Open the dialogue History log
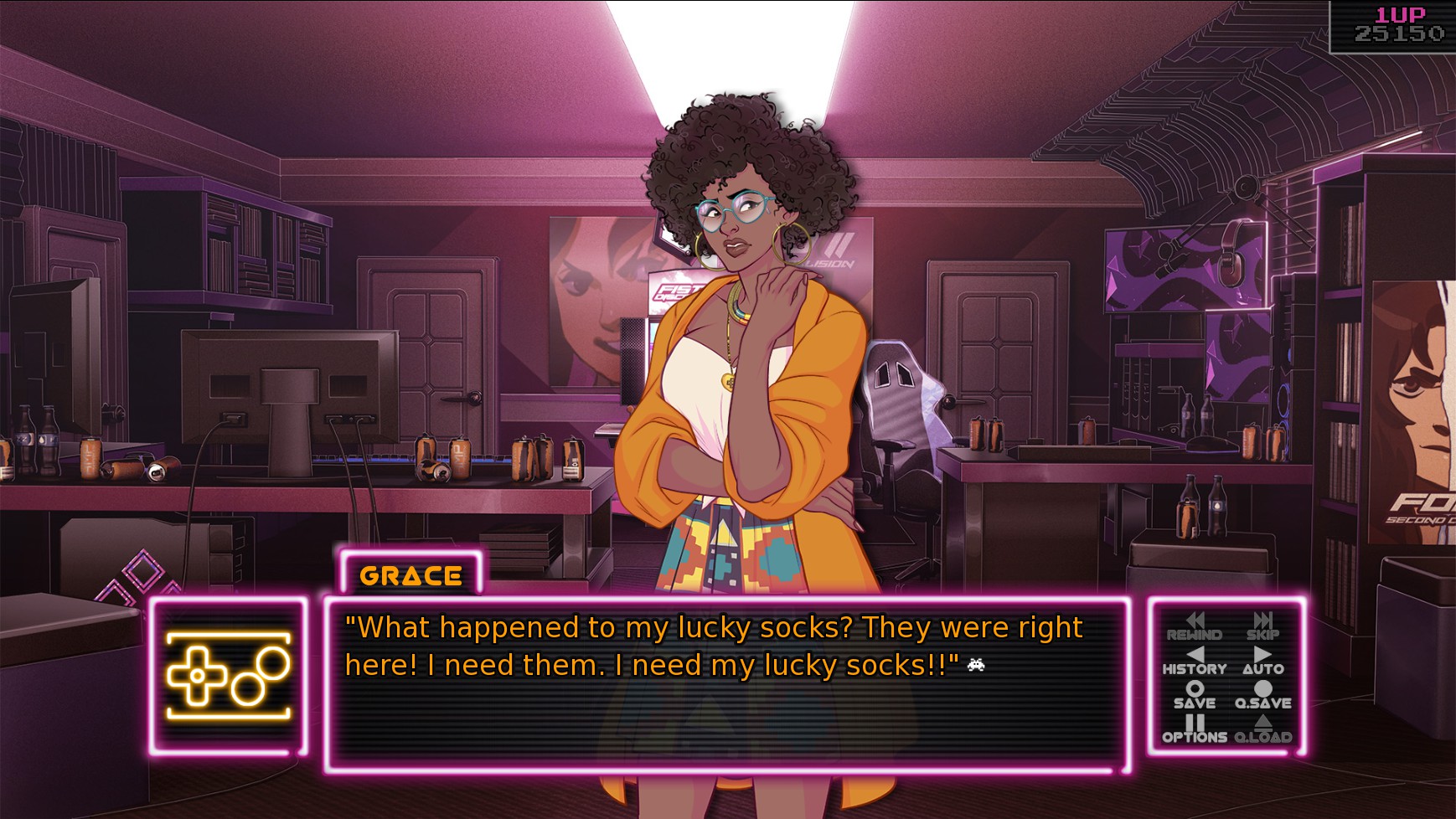This screenshot has width=1456, height=819. point(1194,661)
